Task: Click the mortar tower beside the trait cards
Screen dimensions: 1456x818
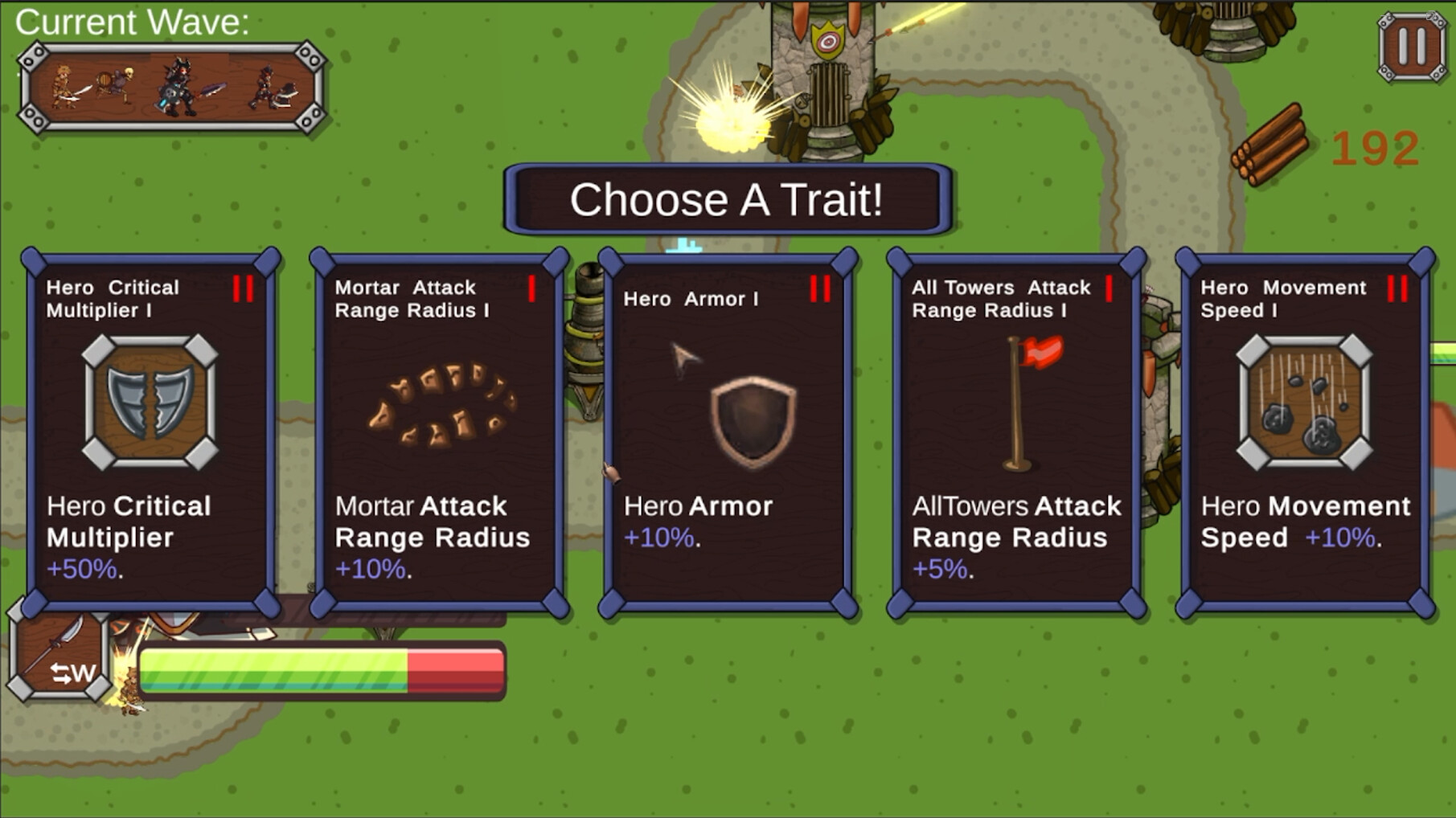Action: point(587,337)
